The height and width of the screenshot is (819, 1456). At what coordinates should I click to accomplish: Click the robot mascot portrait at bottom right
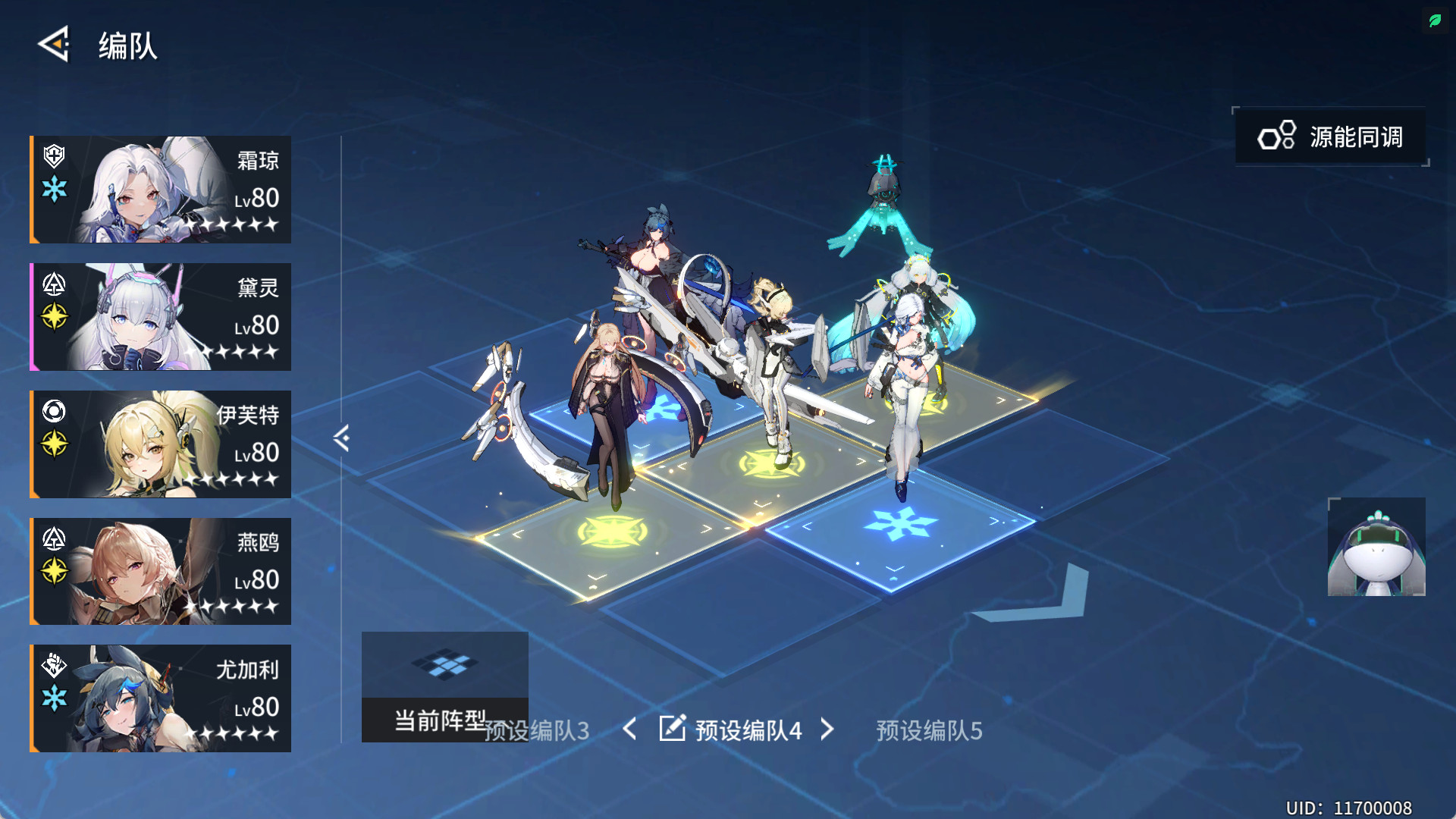[1376, 548]
